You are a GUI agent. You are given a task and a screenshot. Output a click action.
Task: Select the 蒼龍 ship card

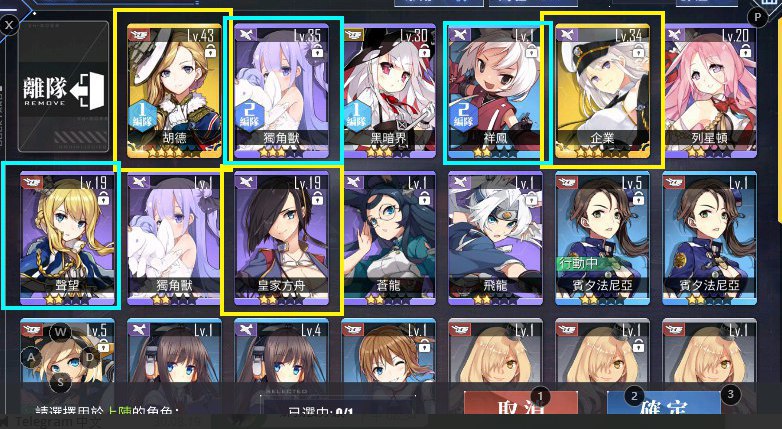(x=387, y=236)
